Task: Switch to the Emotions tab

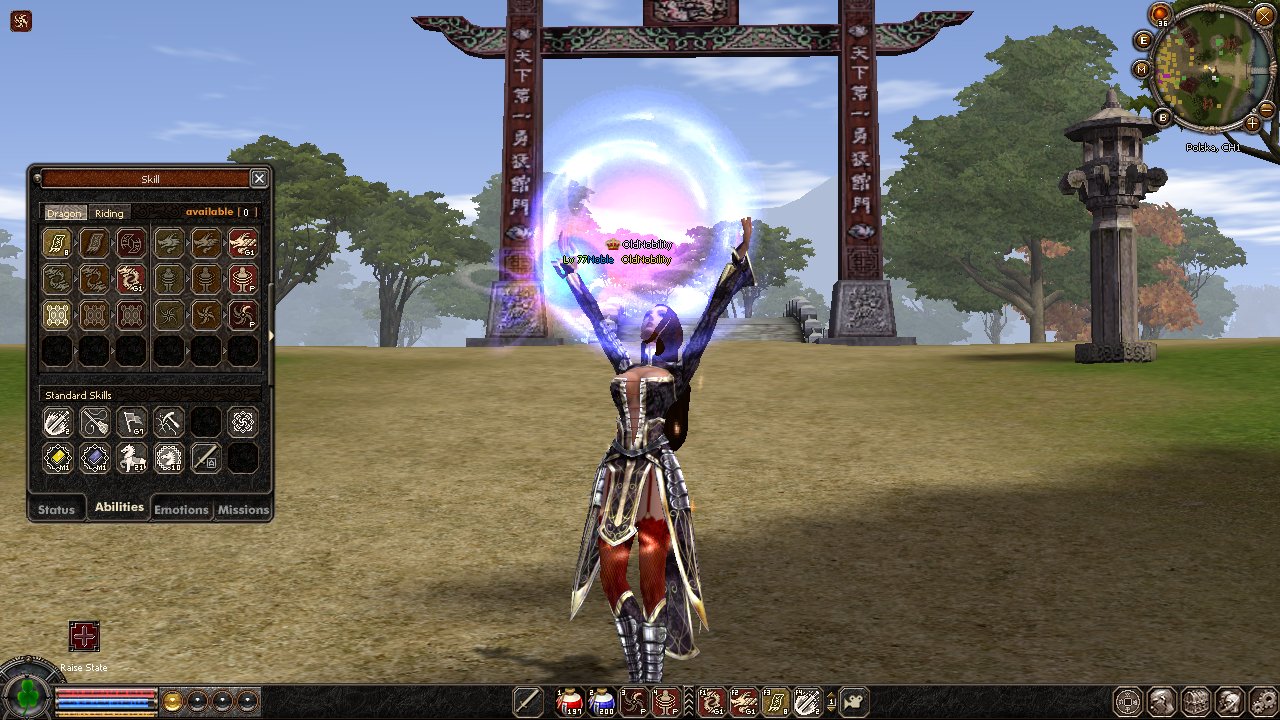Action: (x=181, y=509)
